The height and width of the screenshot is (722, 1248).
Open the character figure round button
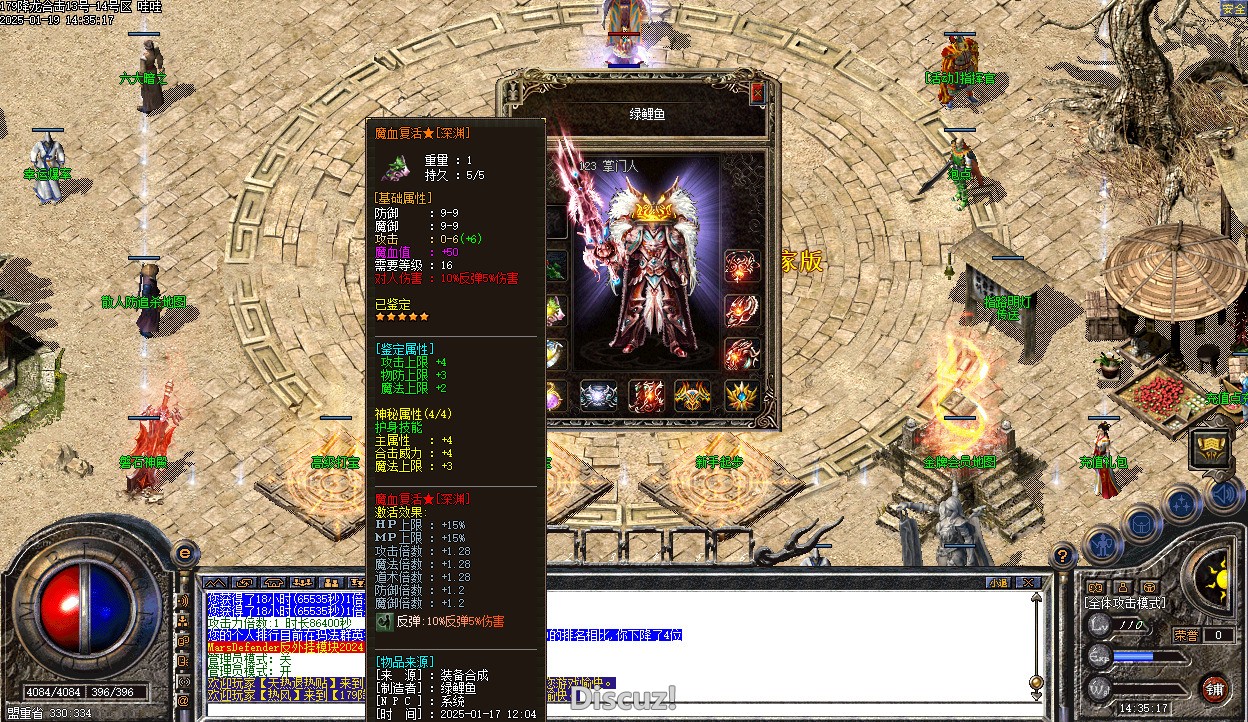1103,545
